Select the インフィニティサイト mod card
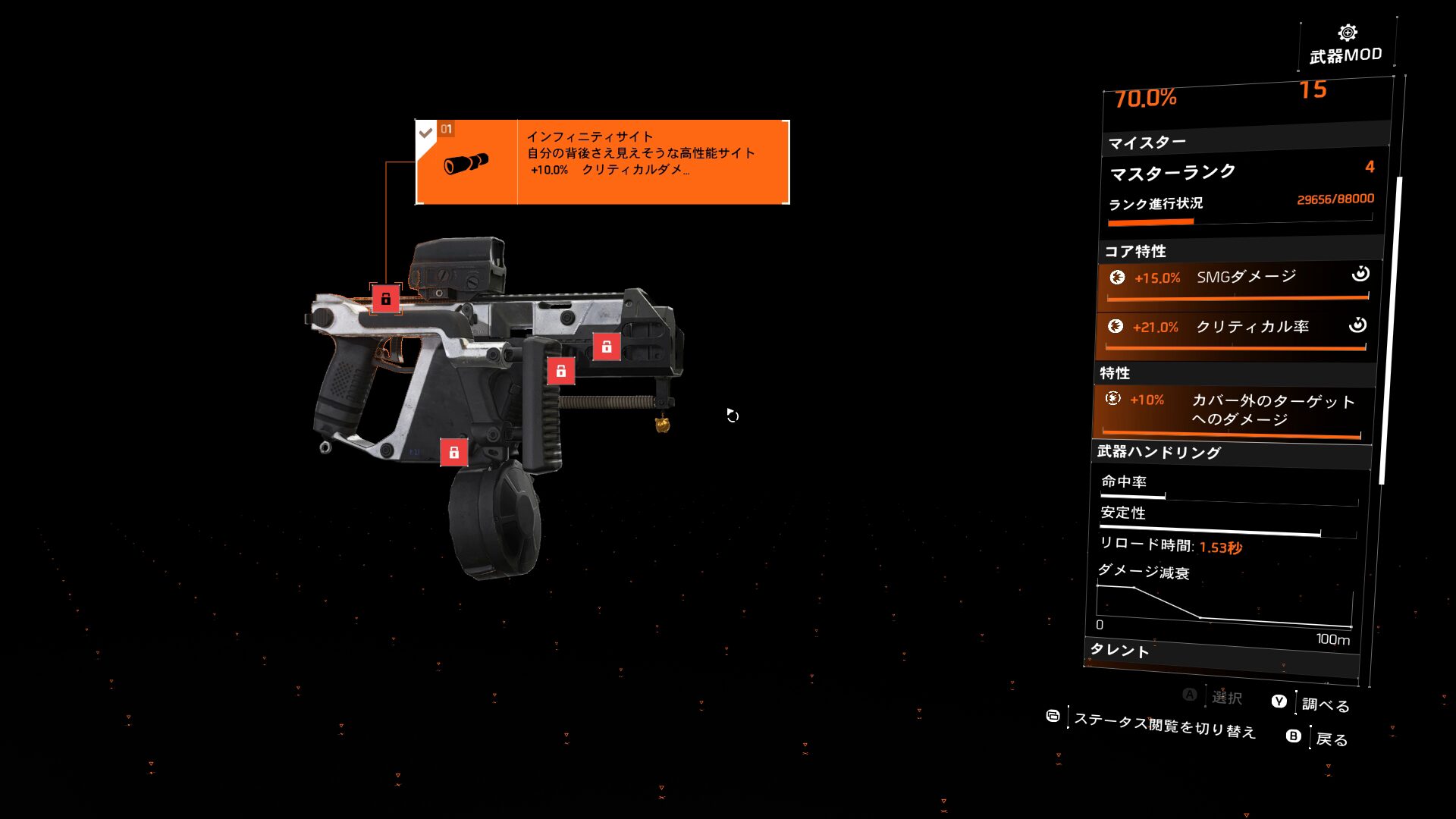 pos(602,162)
